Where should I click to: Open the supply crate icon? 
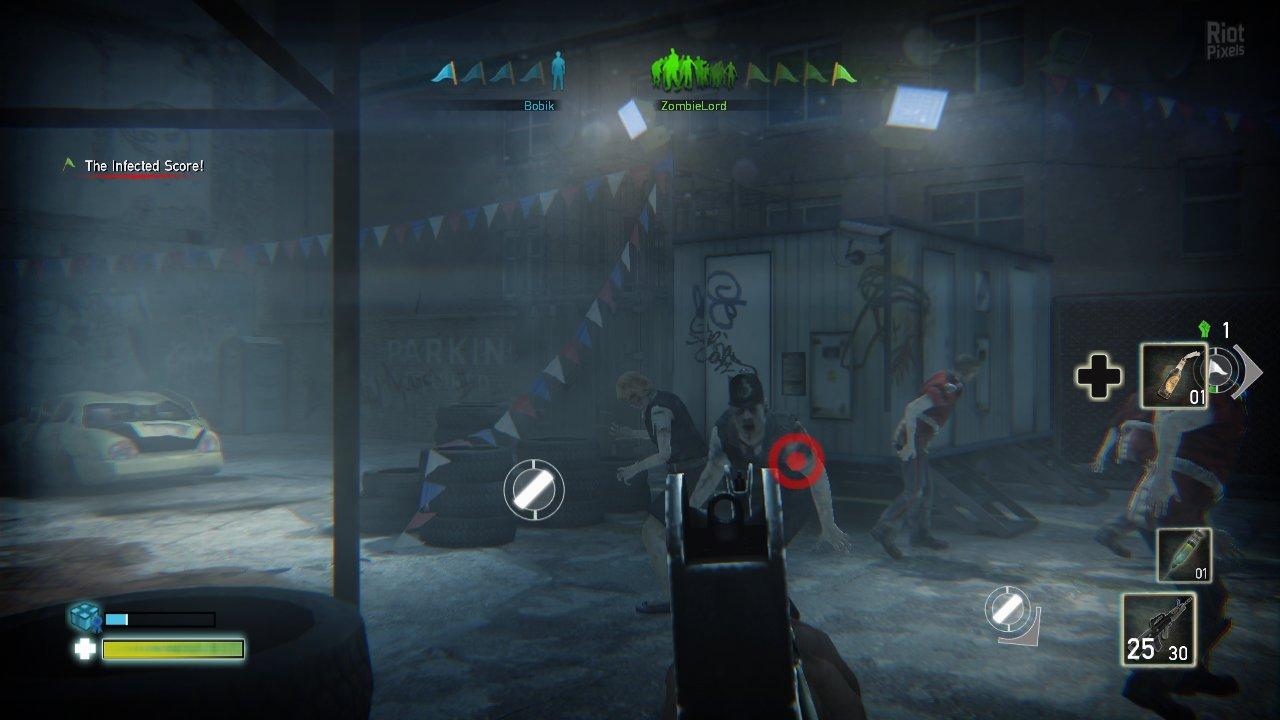(x=84, y=615)
